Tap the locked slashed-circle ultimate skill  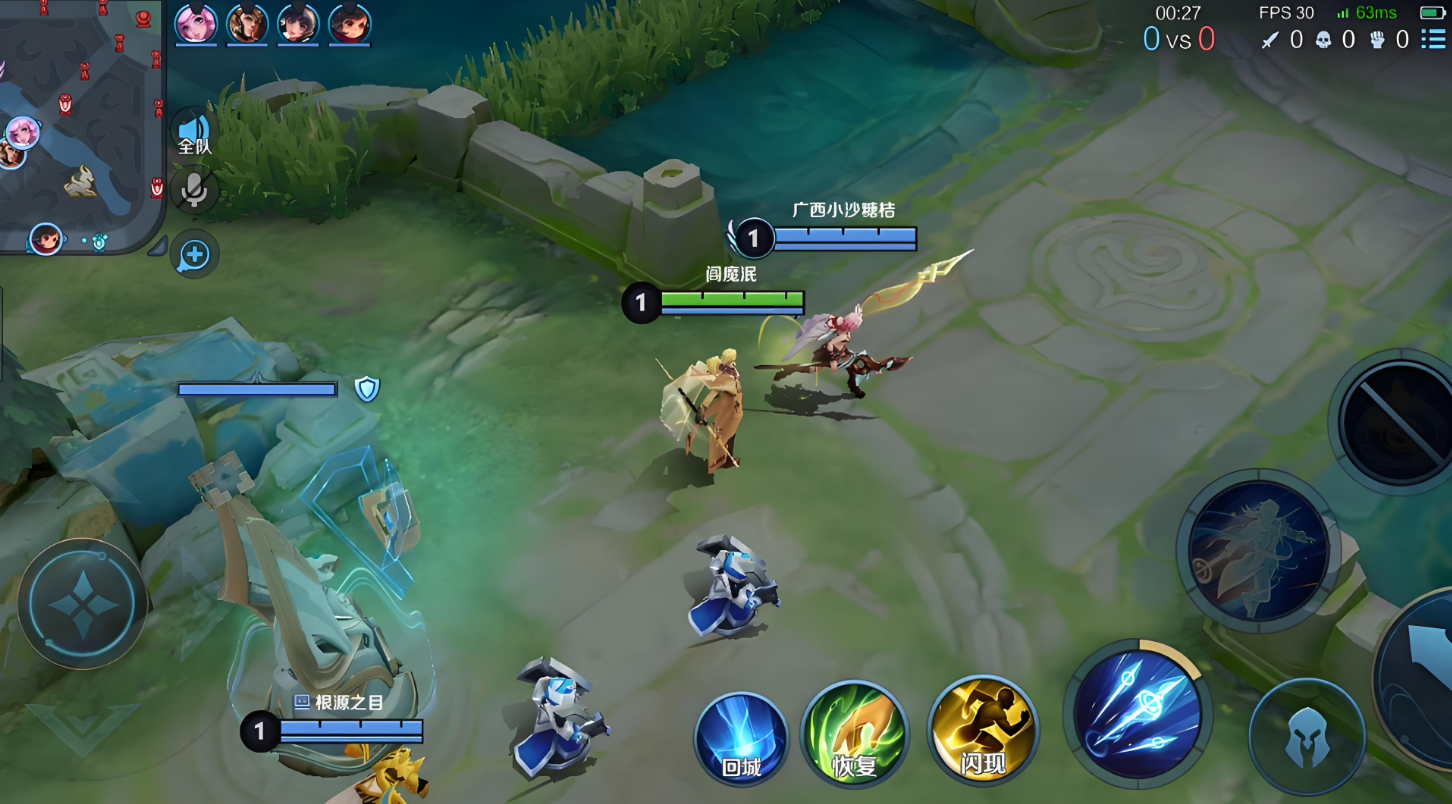[x=1398, y=421]
